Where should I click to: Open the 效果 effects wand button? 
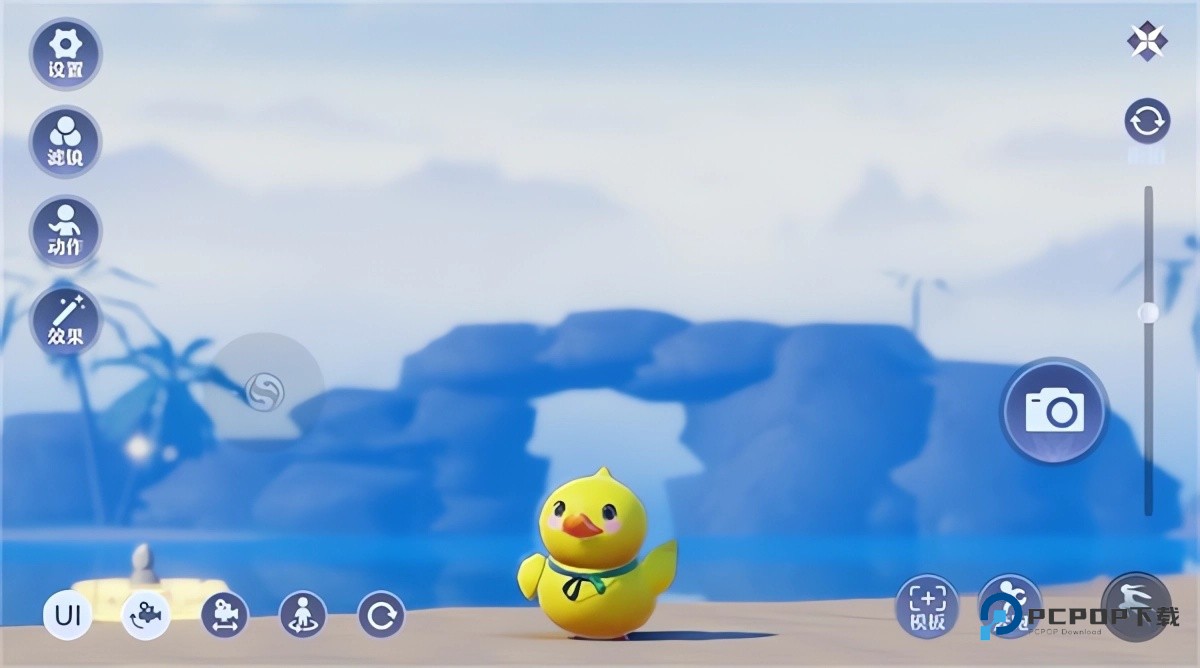click(x=66, y=320)
